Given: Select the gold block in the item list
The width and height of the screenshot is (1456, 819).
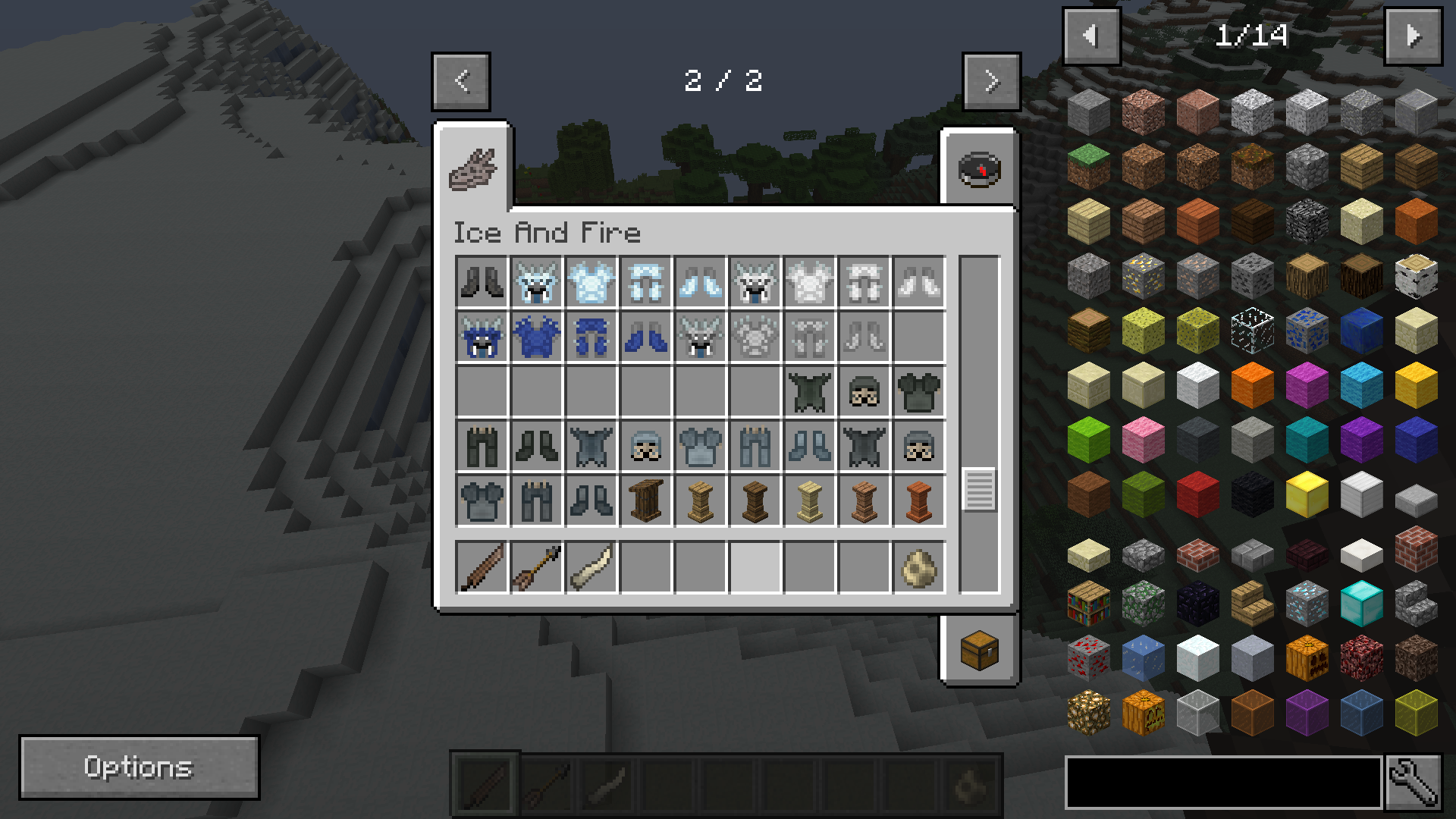Looking at the screenshot, I should click(1307, 492).
